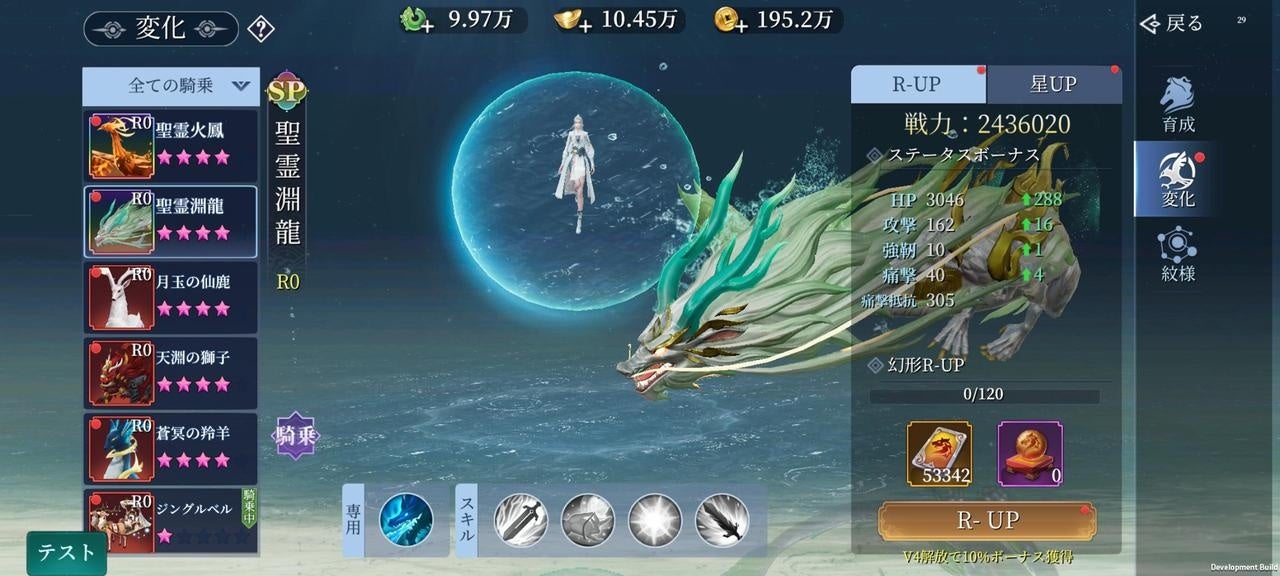Select the 蒼冥の羚羊 mount row
The height and width of the screenshot is (576, 1280).
[171, 448]
